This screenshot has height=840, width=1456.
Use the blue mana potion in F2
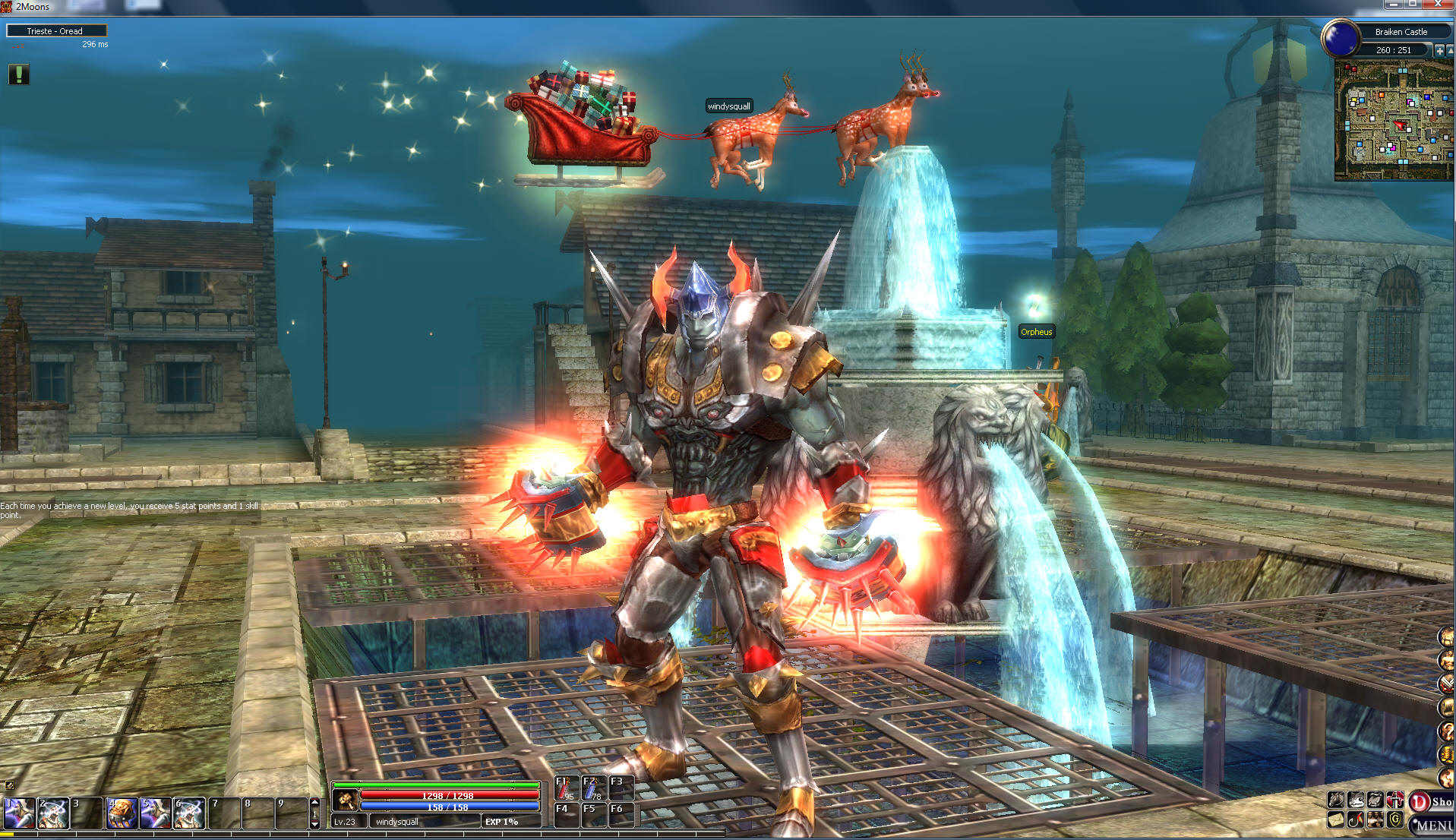point(592,789)
